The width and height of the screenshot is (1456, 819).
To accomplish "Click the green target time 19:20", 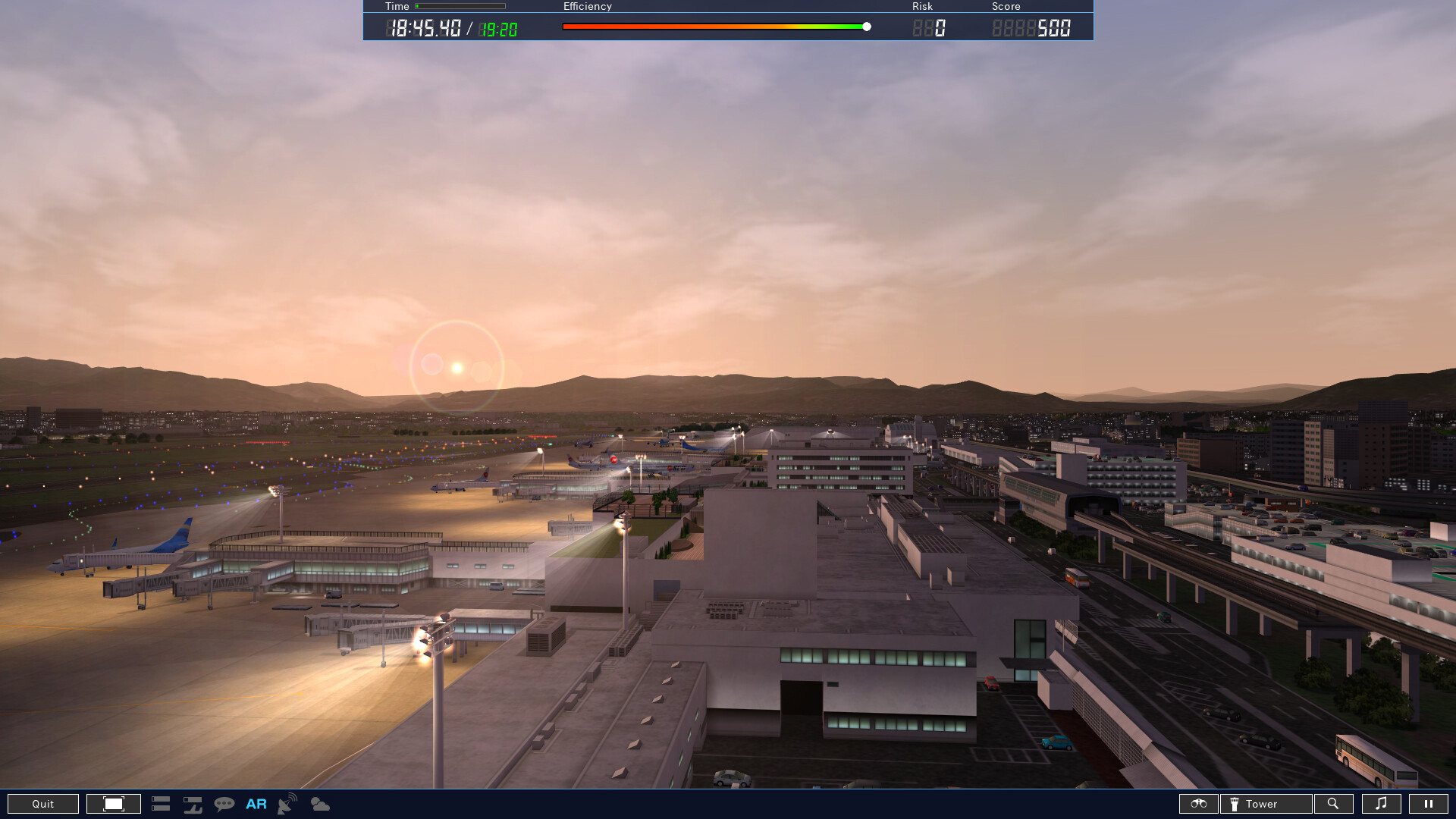I will 497,27.
